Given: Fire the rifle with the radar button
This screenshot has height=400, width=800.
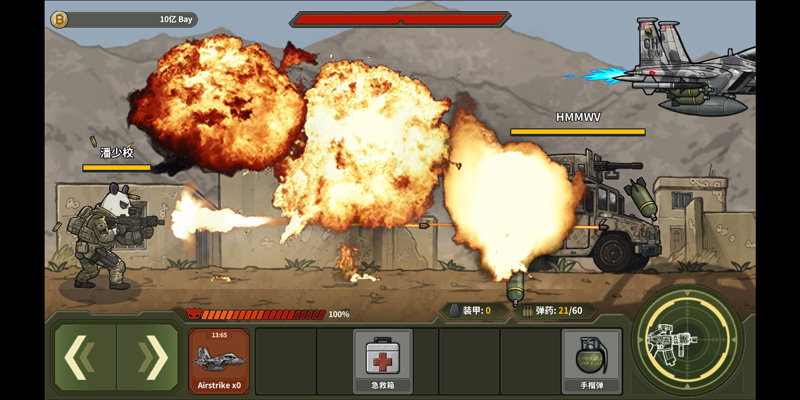Looking at the screenshot, I should [687, 341].
